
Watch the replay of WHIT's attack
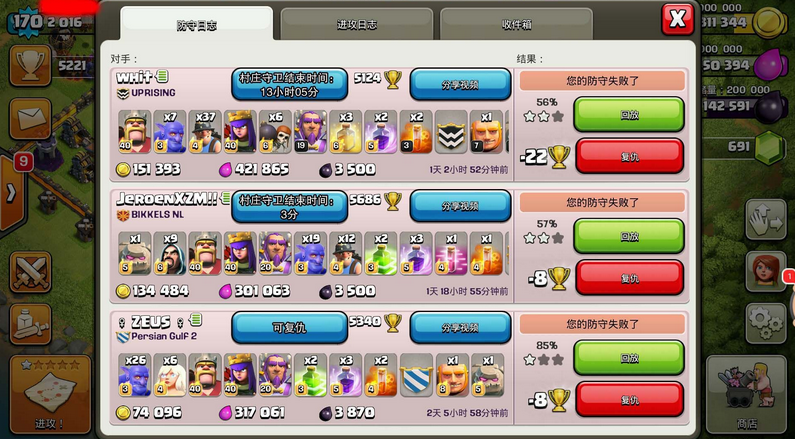point(629,114)
